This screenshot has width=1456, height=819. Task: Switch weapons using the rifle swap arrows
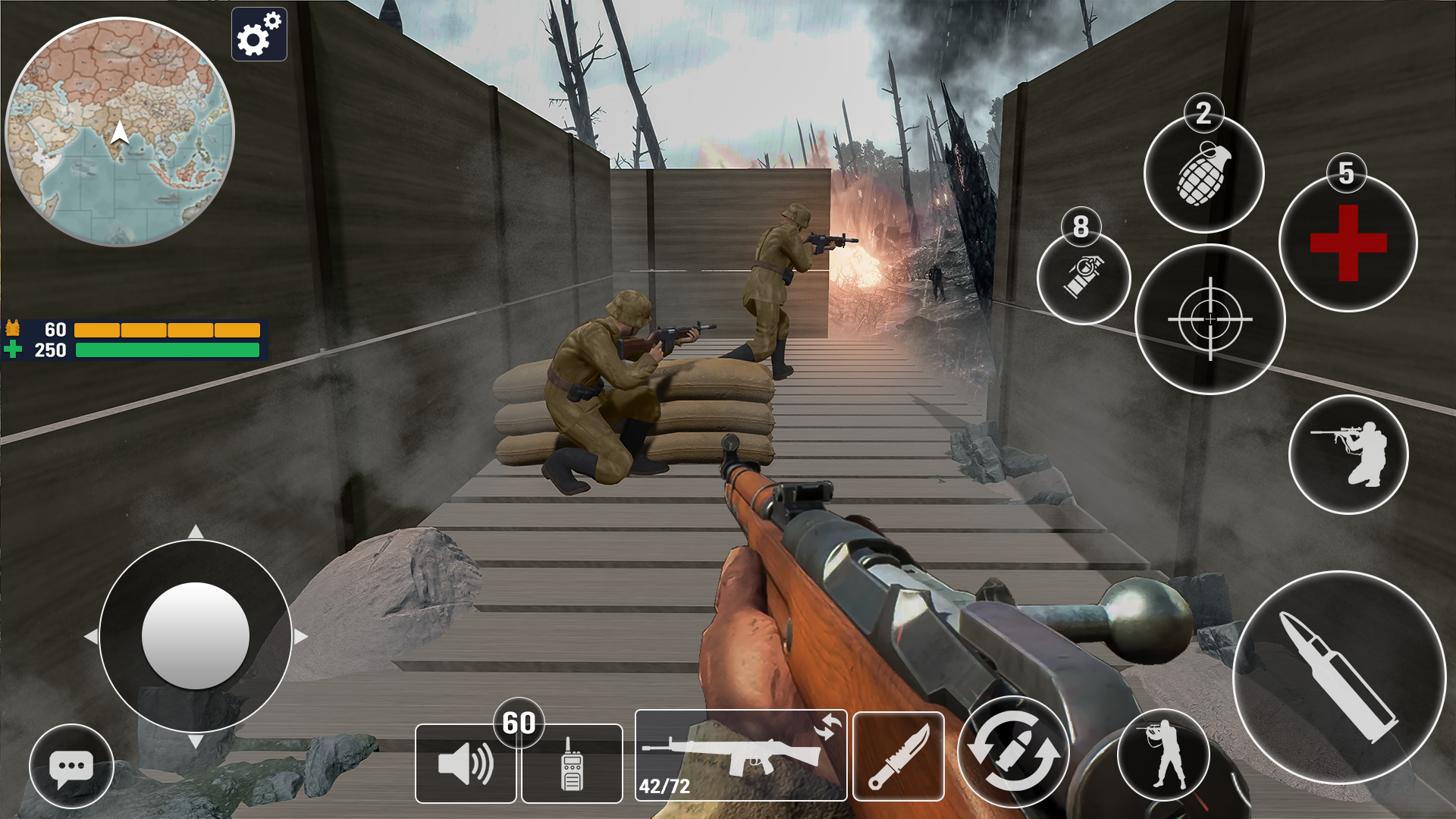[829, 726]
